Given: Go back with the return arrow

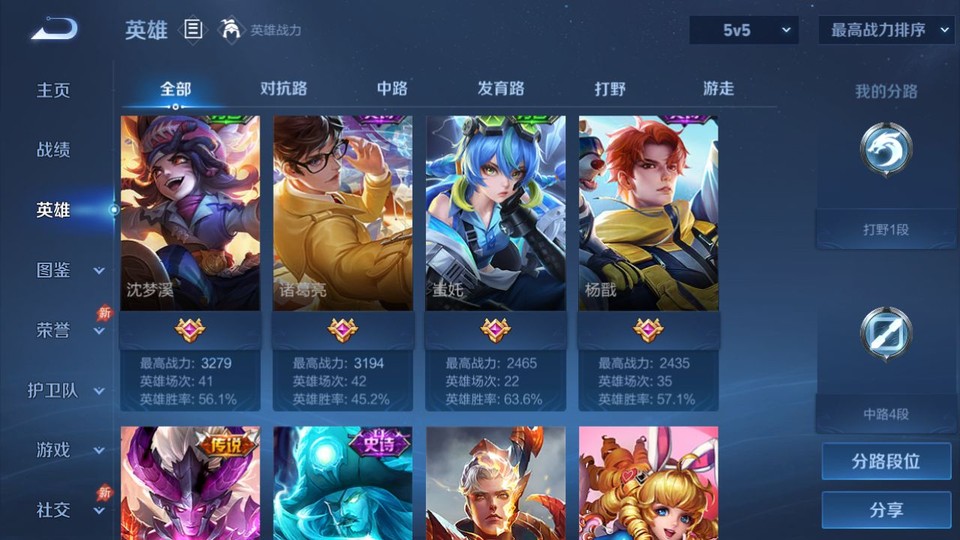Looking at the screenshot, I should coord(54,29).
